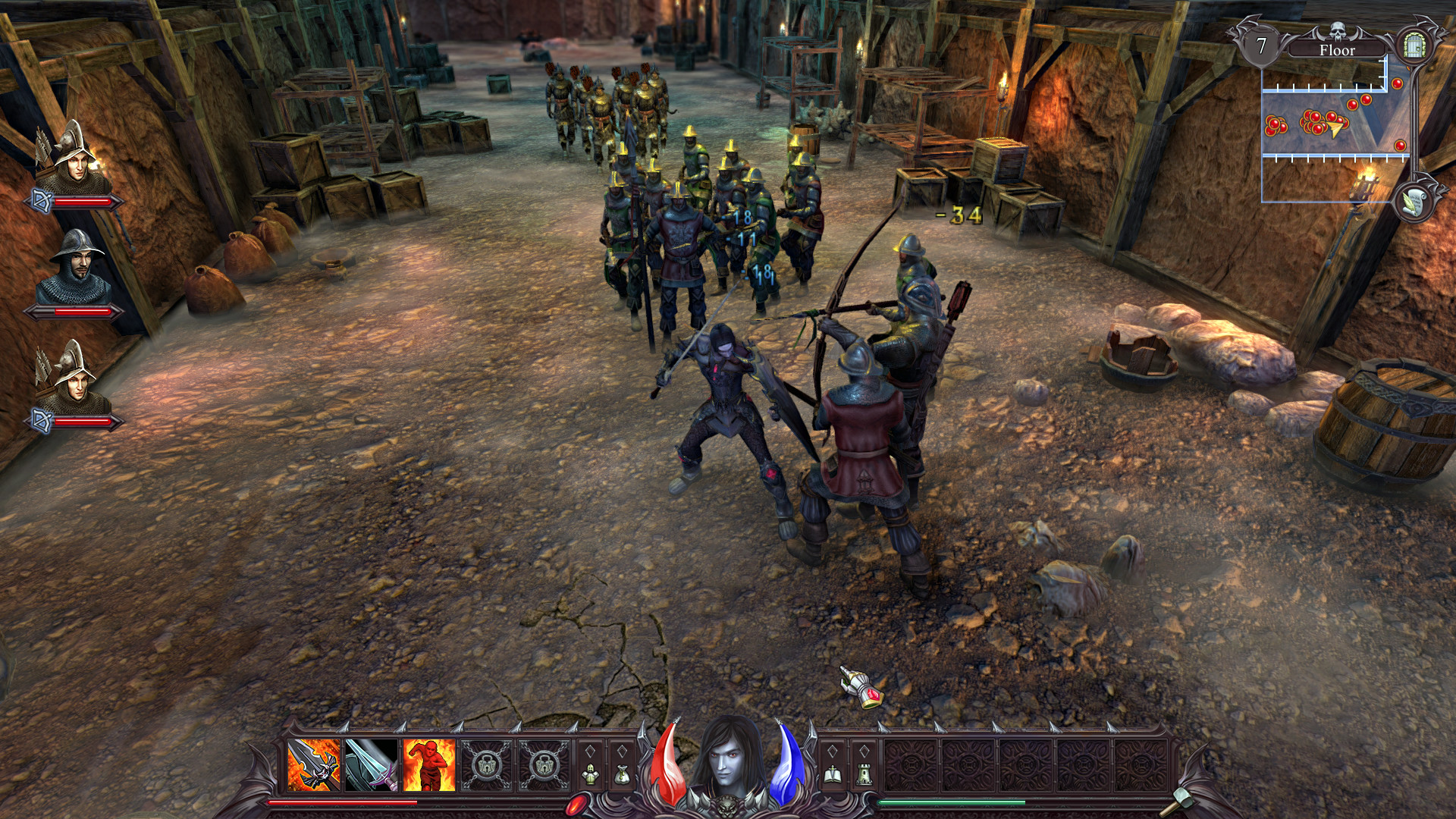Click the tower icon on the action bar
The height and width of the screenshot is (819, 1456).
864,775
